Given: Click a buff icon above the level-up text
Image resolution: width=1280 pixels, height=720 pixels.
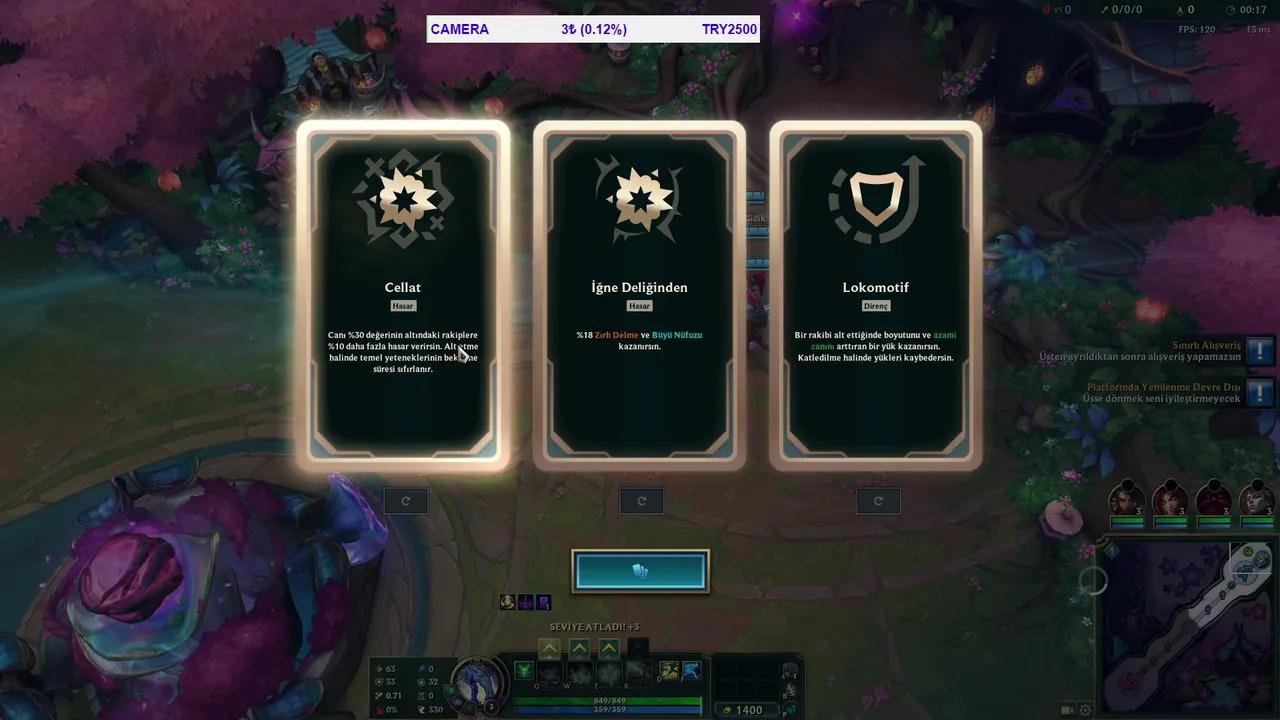Looking at the screenshot, I should click(x=507, y=601).
